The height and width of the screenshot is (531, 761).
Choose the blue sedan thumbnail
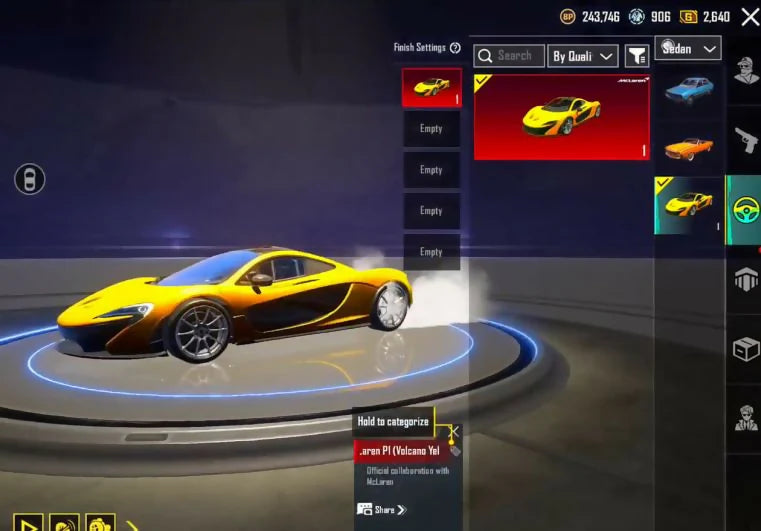688,91
